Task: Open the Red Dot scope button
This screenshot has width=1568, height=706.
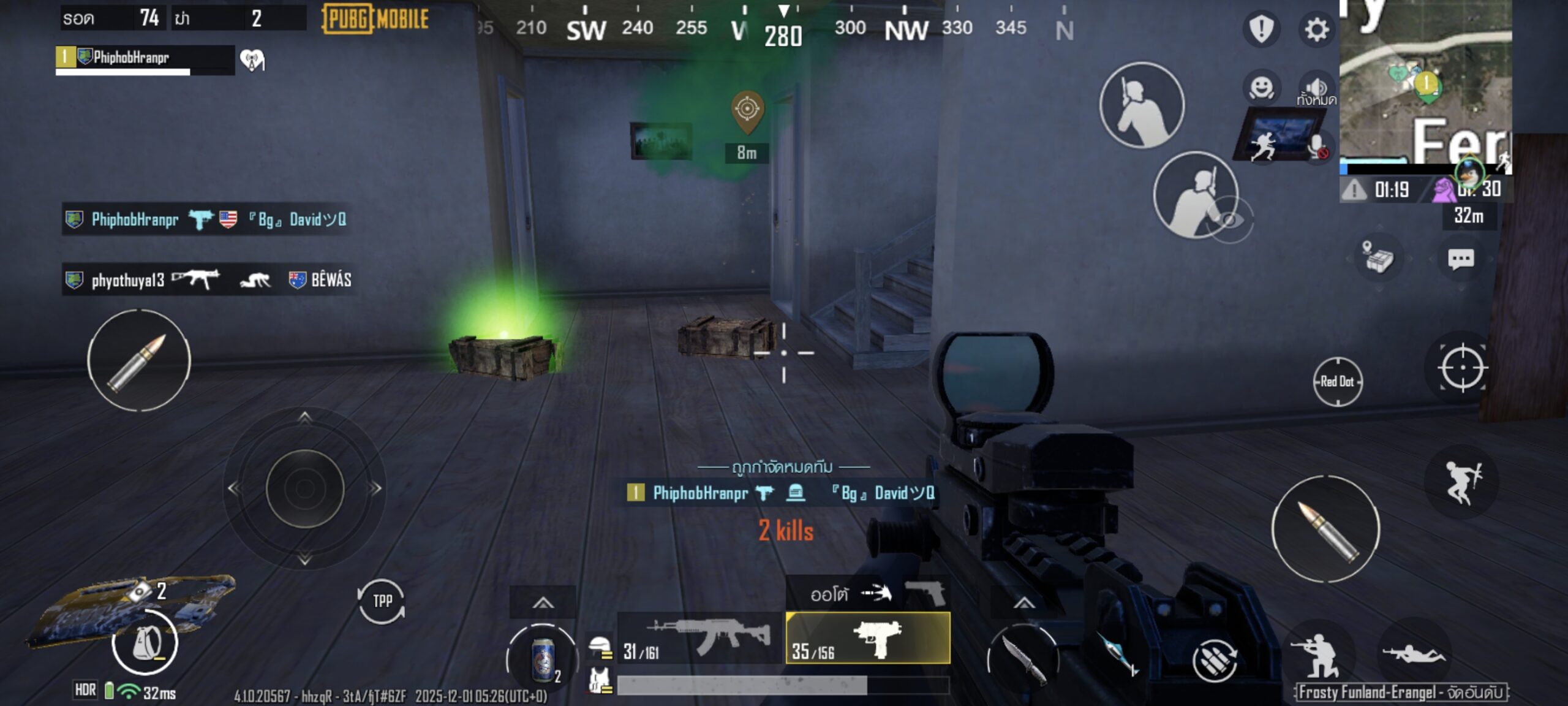Action: [1337, 382]
